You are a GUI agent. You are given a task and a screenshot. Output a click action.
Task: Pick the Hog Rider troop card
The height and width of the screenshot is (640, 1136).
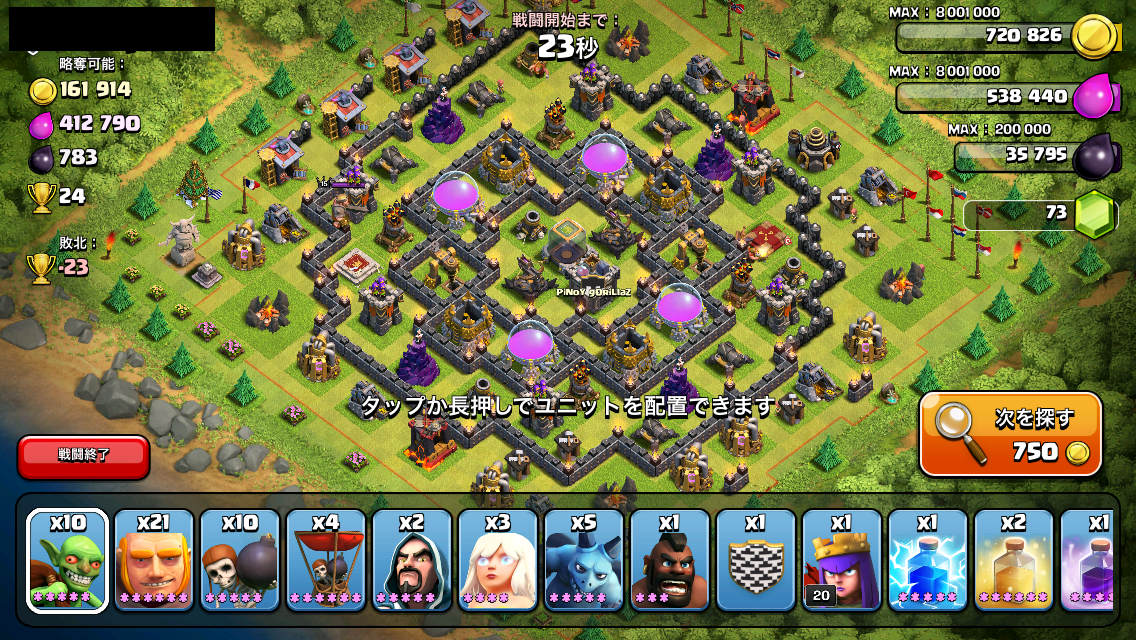pyautogui.click(x=669, y=560)
